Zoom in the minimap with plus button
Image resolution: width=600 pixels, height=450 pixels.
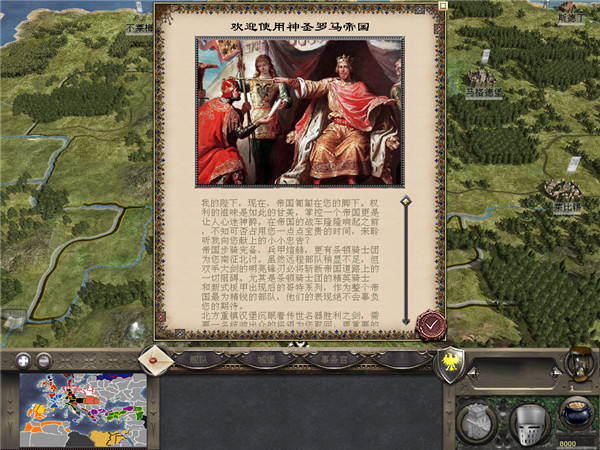click(23, 359)
